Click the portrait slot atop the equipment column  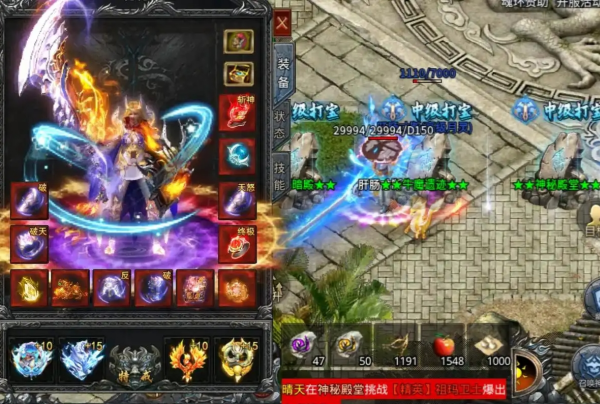pyautogui.click(x=238, y=42)
